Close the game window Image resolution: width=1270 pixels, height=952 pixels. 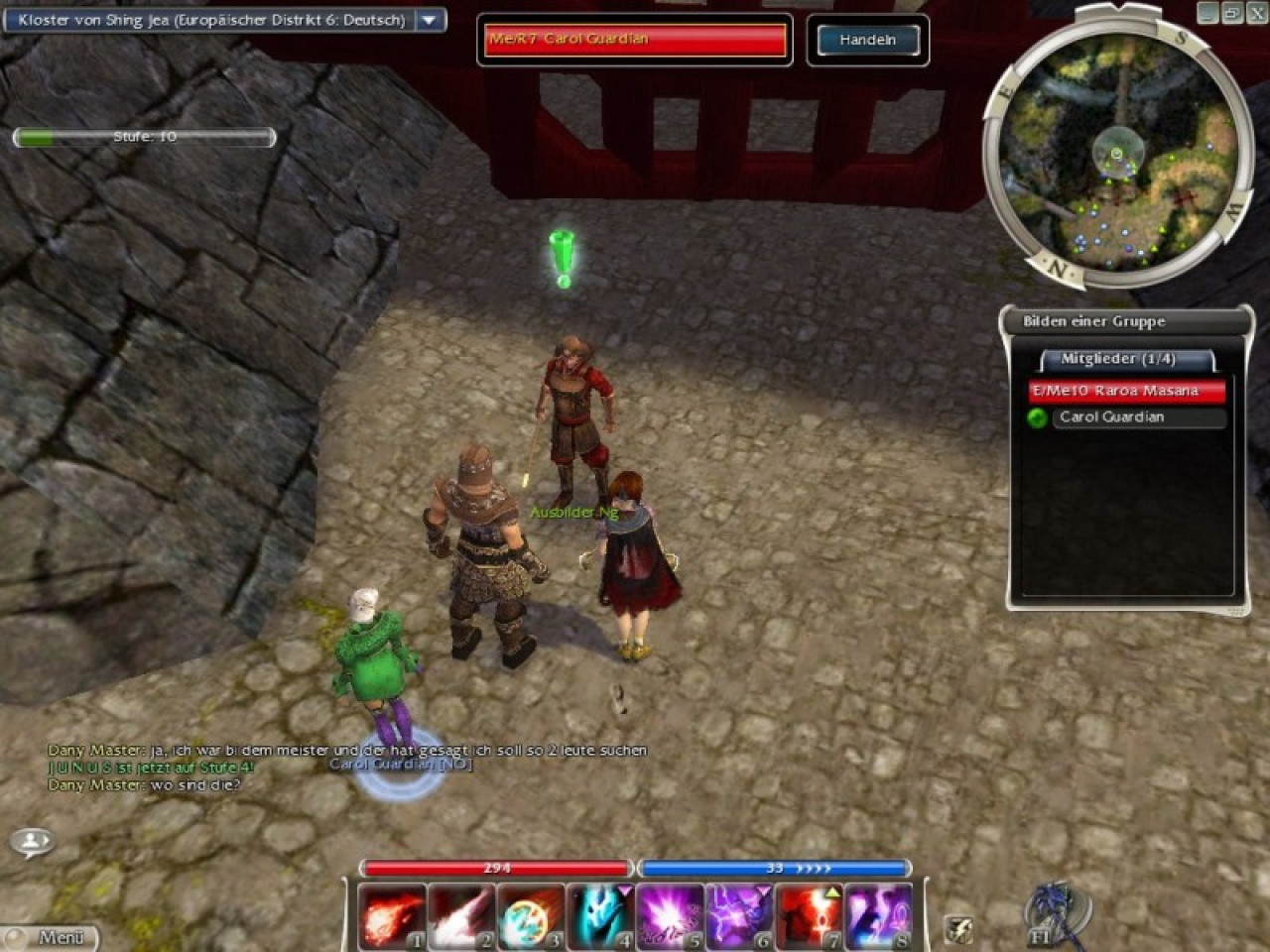[x=1255, y=13]
